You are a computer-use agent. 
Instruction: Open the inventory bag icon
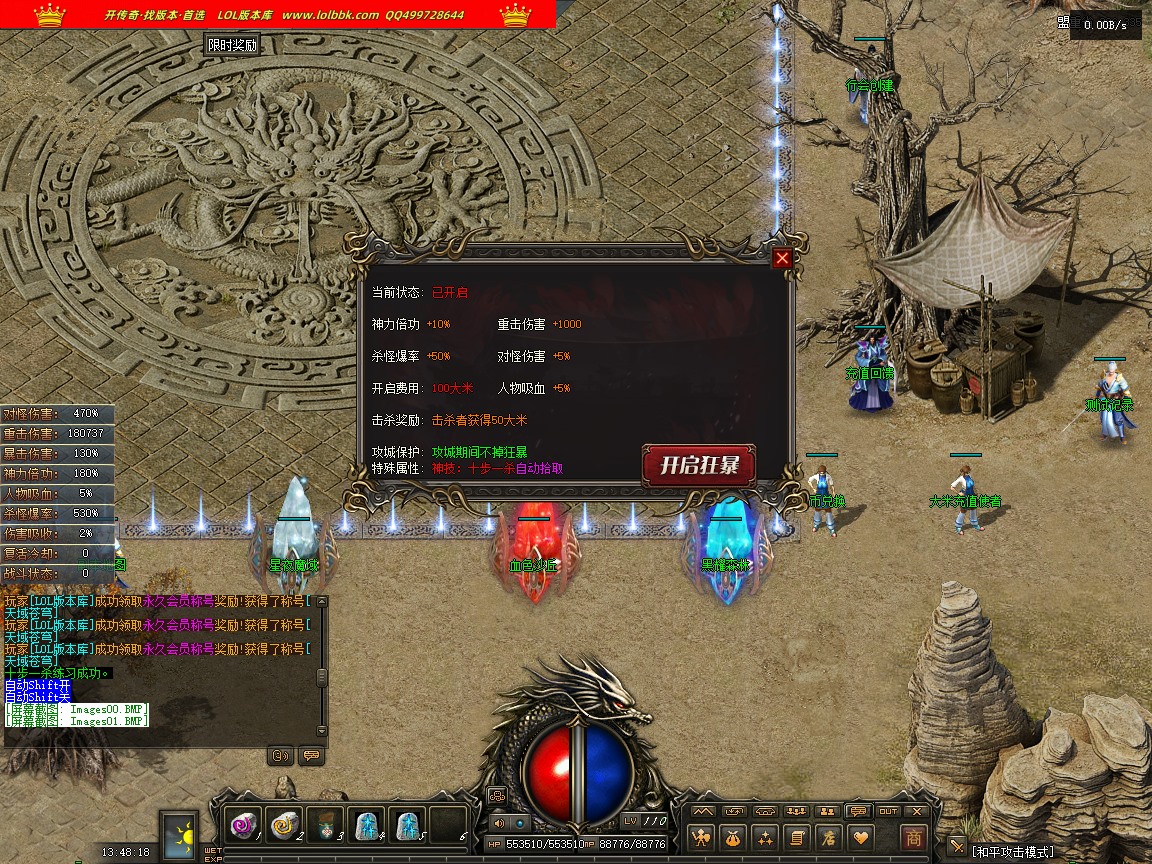735,838
